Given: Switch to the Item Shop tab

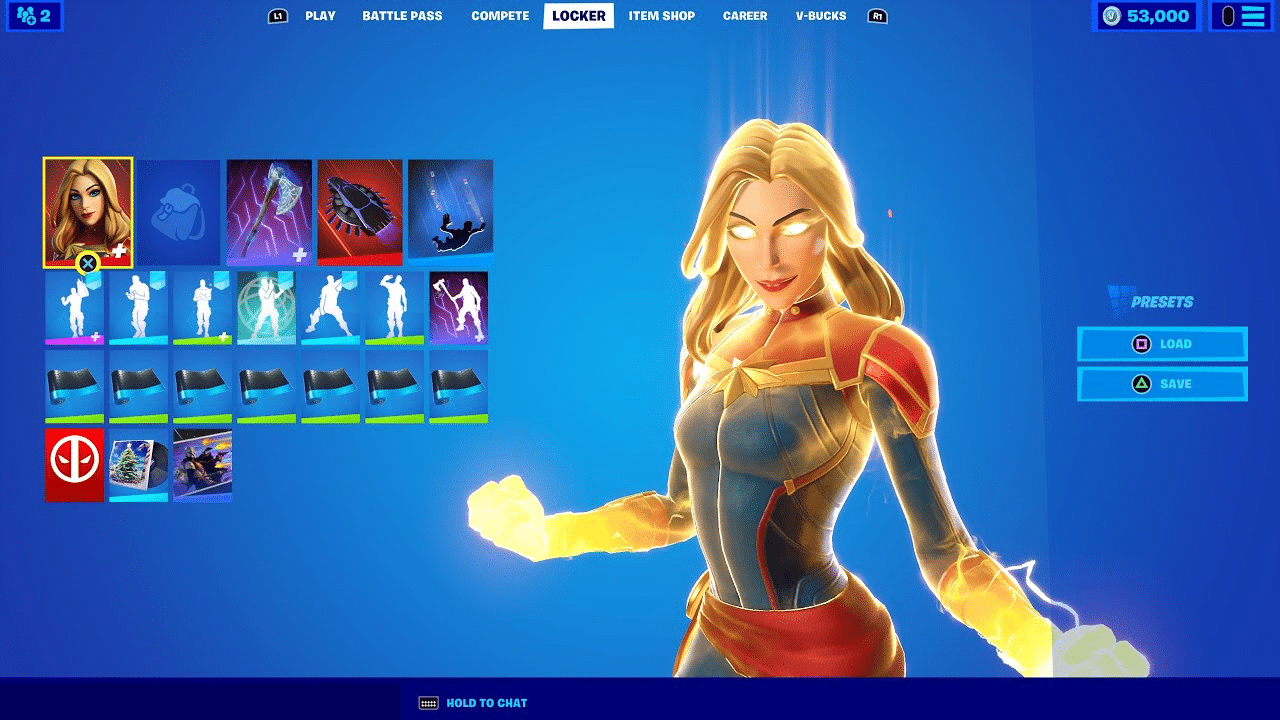Looking at the screenshot, I should click(662, 15).
